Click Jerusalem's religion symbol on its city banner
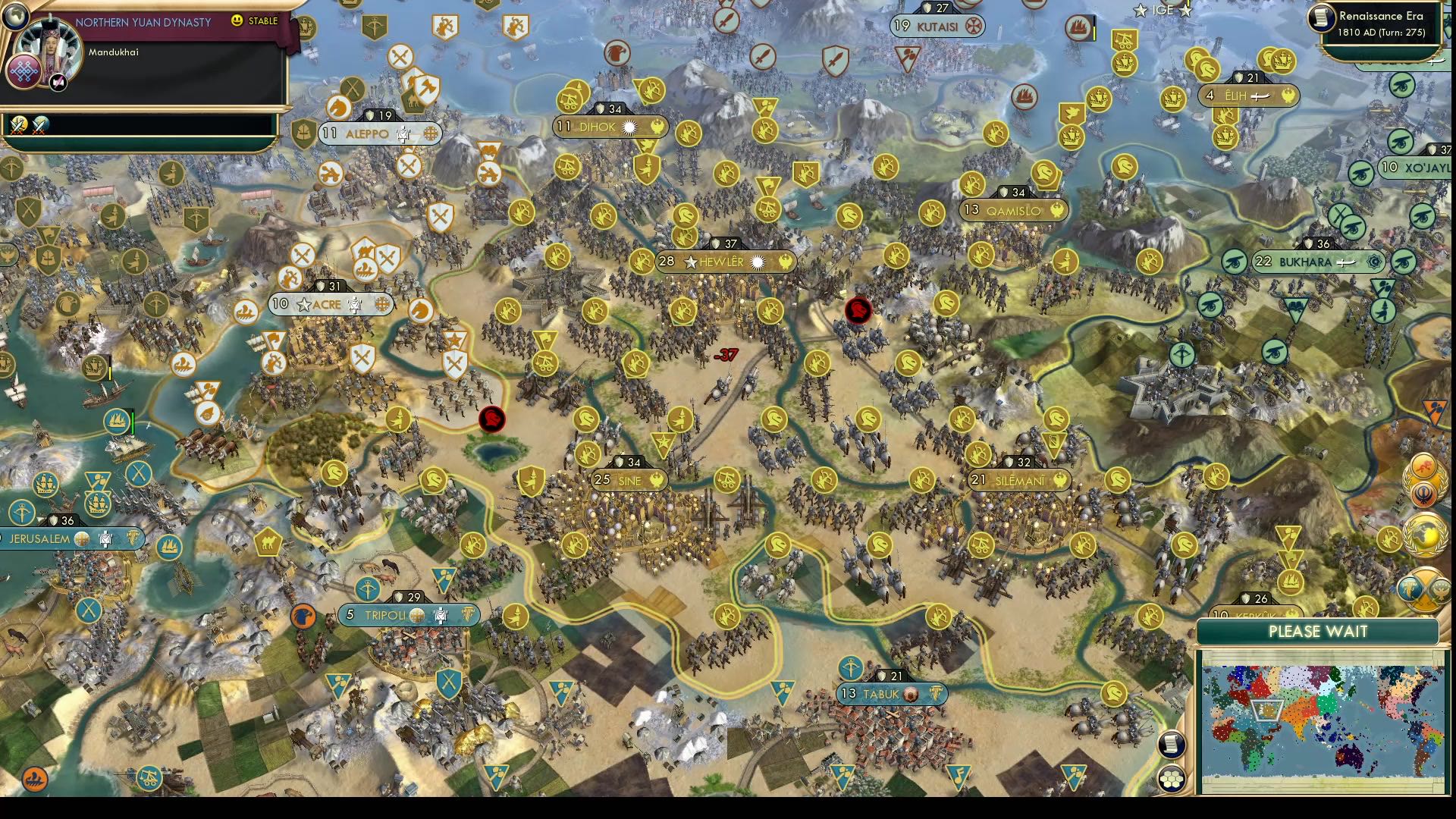This screenshot has height=819, width=1456. point(83,538)
